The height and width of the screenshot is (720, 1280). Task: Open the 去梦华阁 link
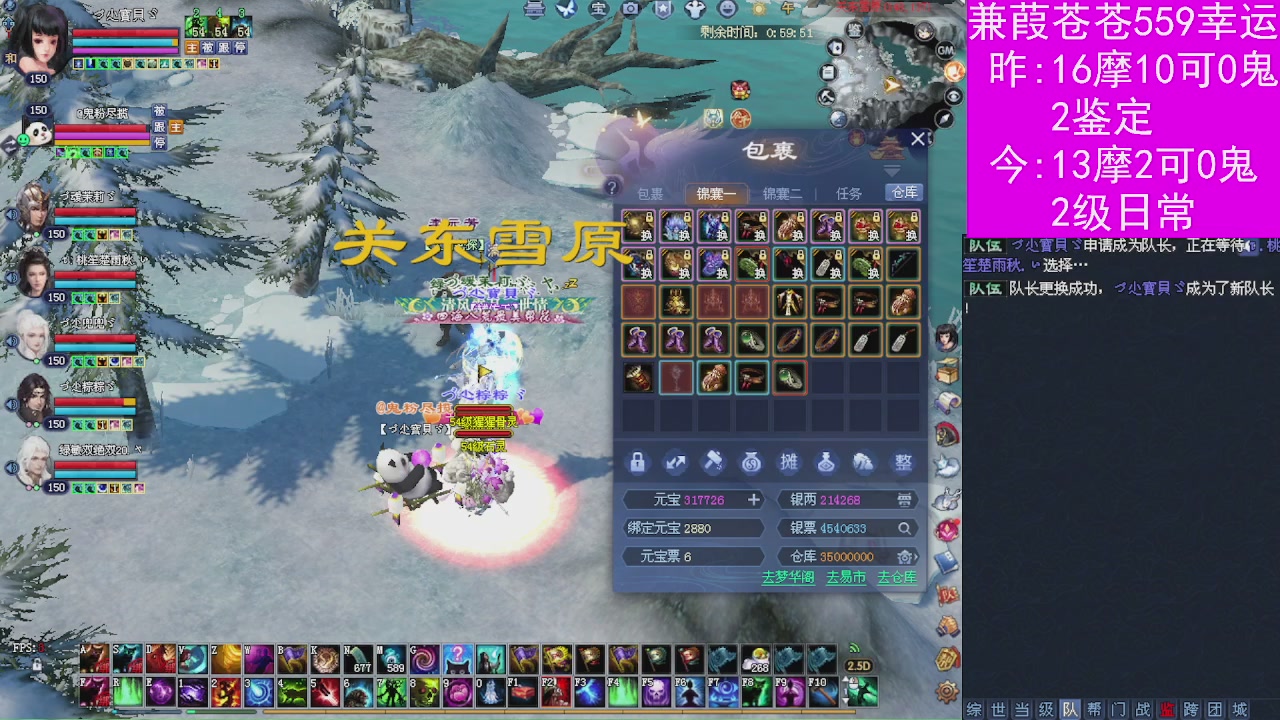pyautogui.click(x=790, y=577)
